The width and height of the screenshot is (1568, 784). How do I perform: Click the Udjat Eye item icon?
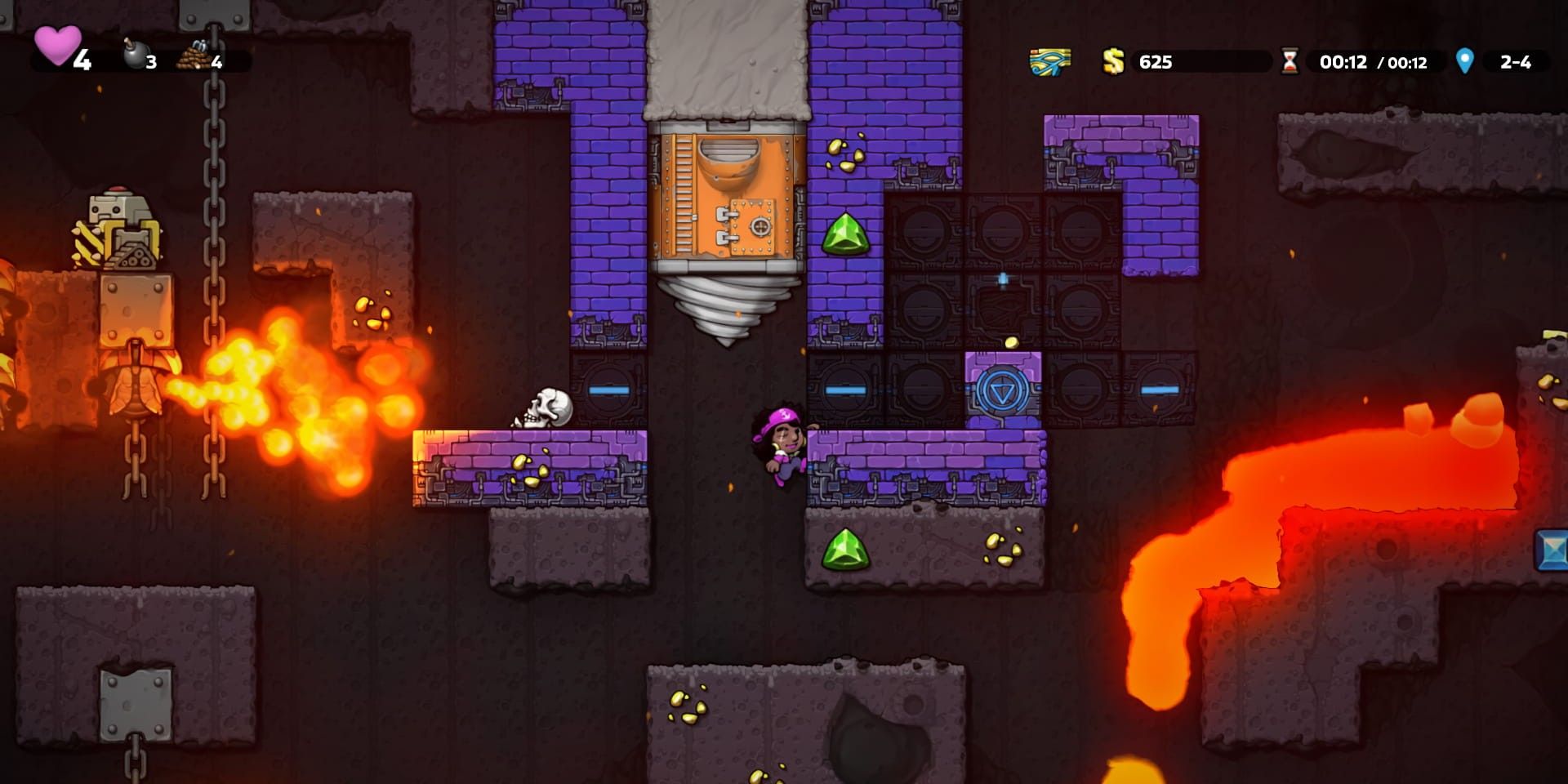pos(1048,60)
